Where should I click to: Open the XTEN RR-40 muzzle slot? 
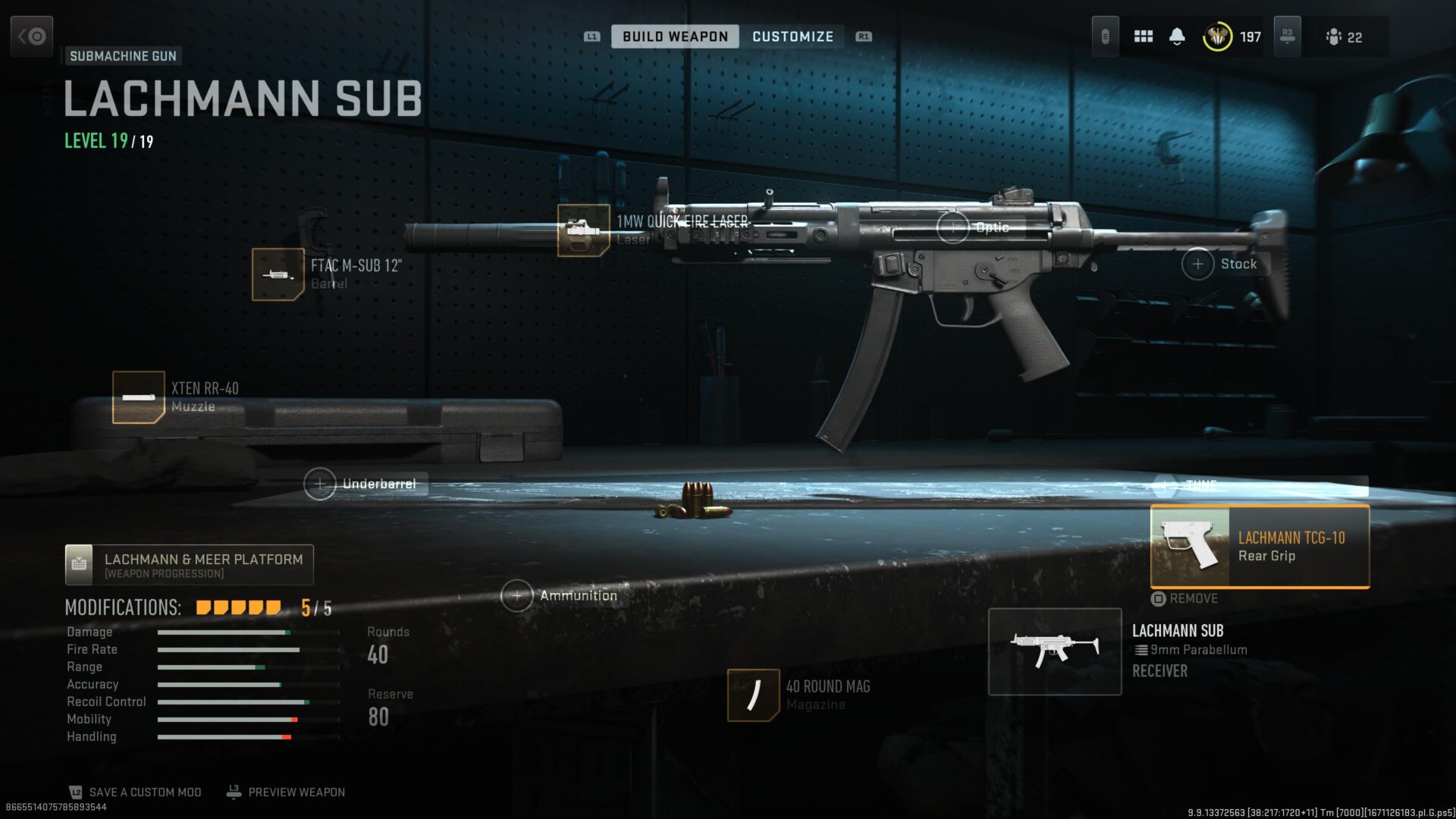point(139,397)
